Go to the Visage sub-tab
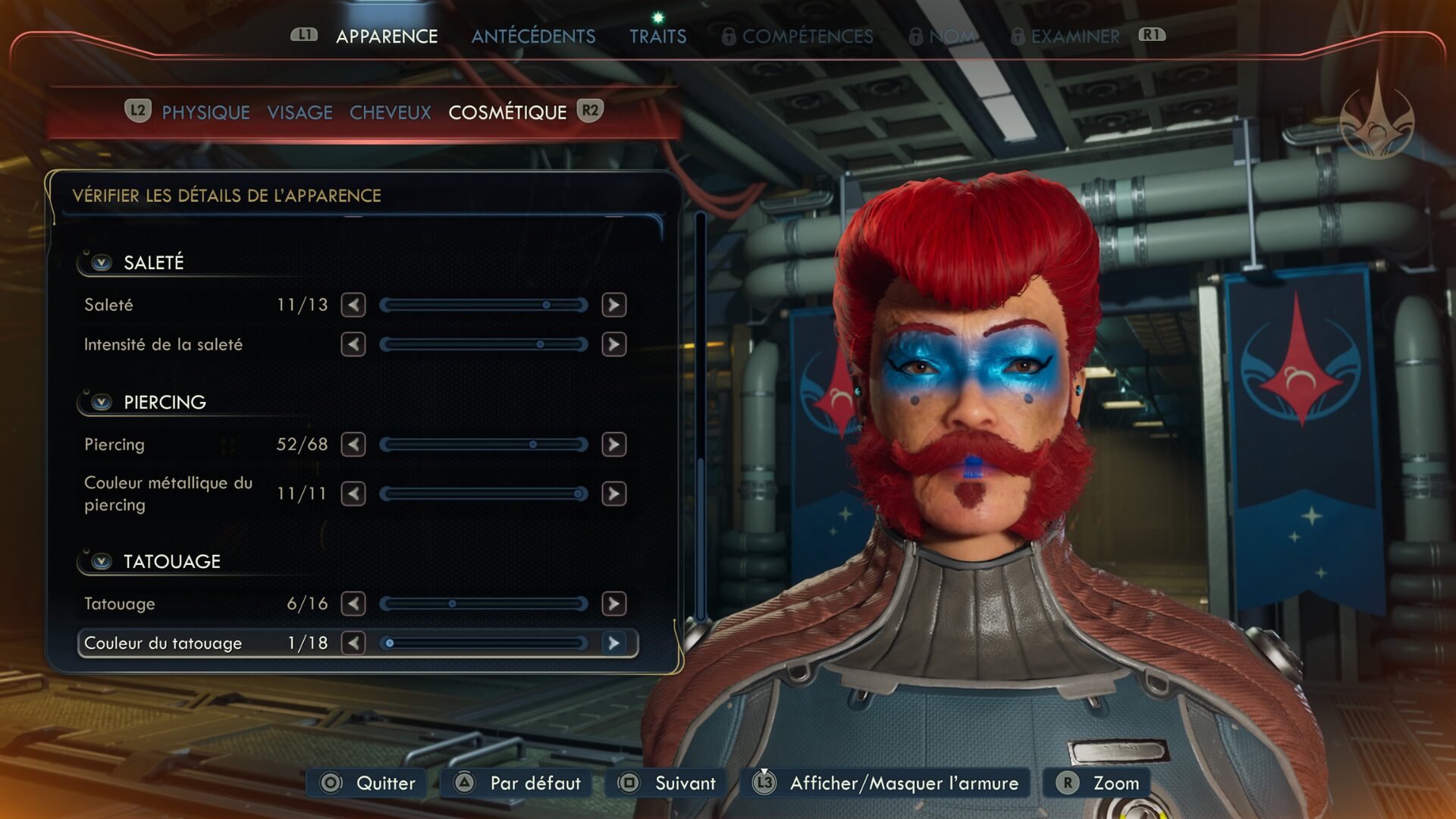The height and width of the screenshot is (819, 1456). click(x=300, y=112)
